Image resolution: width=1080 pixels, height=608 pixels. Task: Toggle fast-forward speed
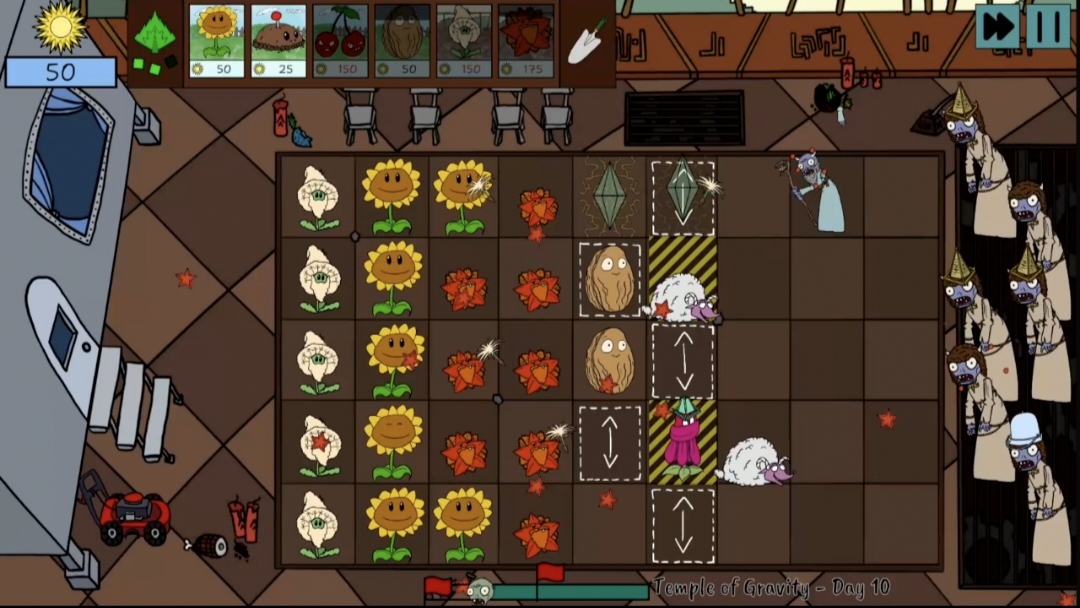pos(997,26)
